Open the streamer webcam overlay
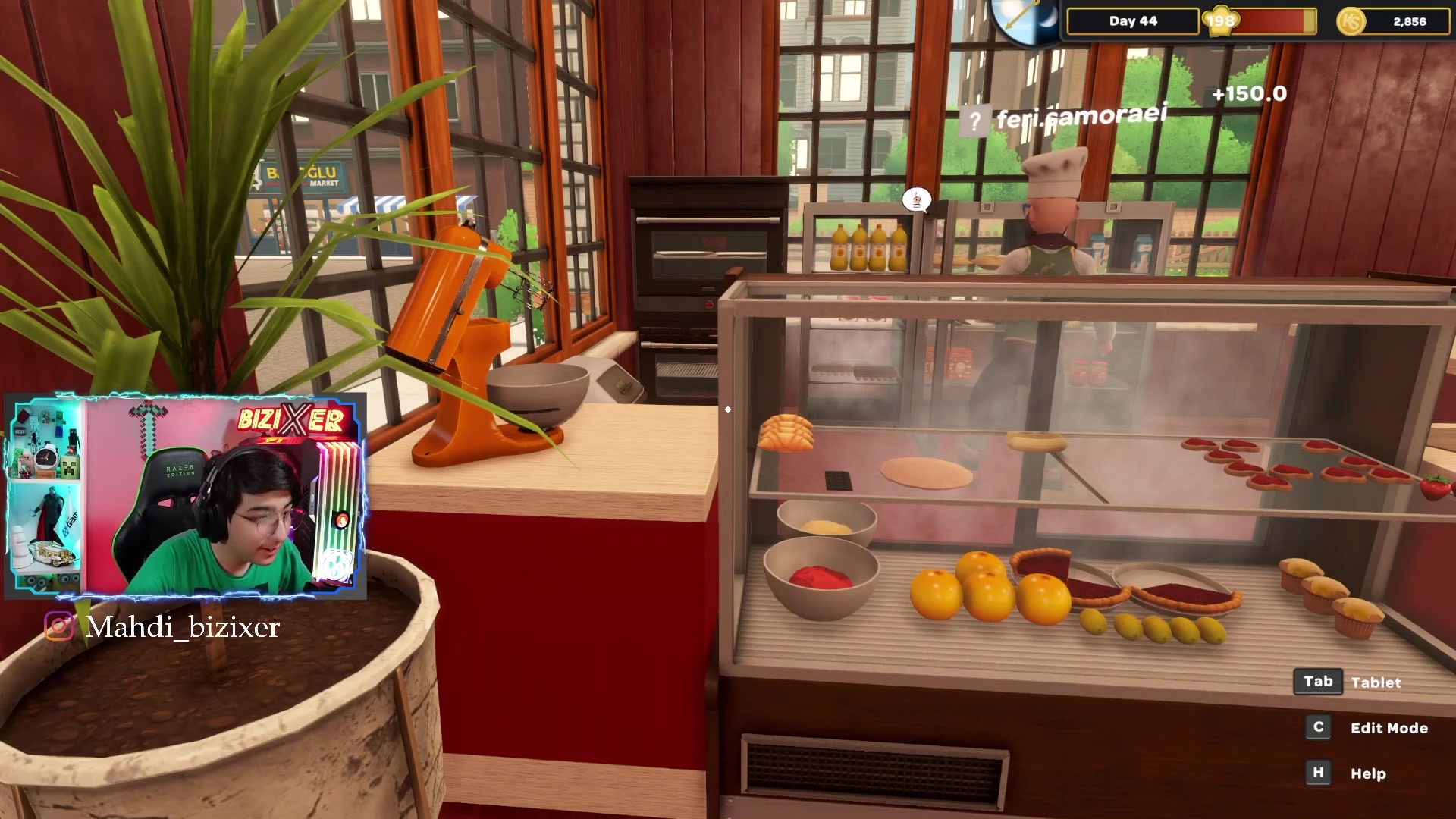The height and width of the screenshot is (819, 1456). point(185,495)
